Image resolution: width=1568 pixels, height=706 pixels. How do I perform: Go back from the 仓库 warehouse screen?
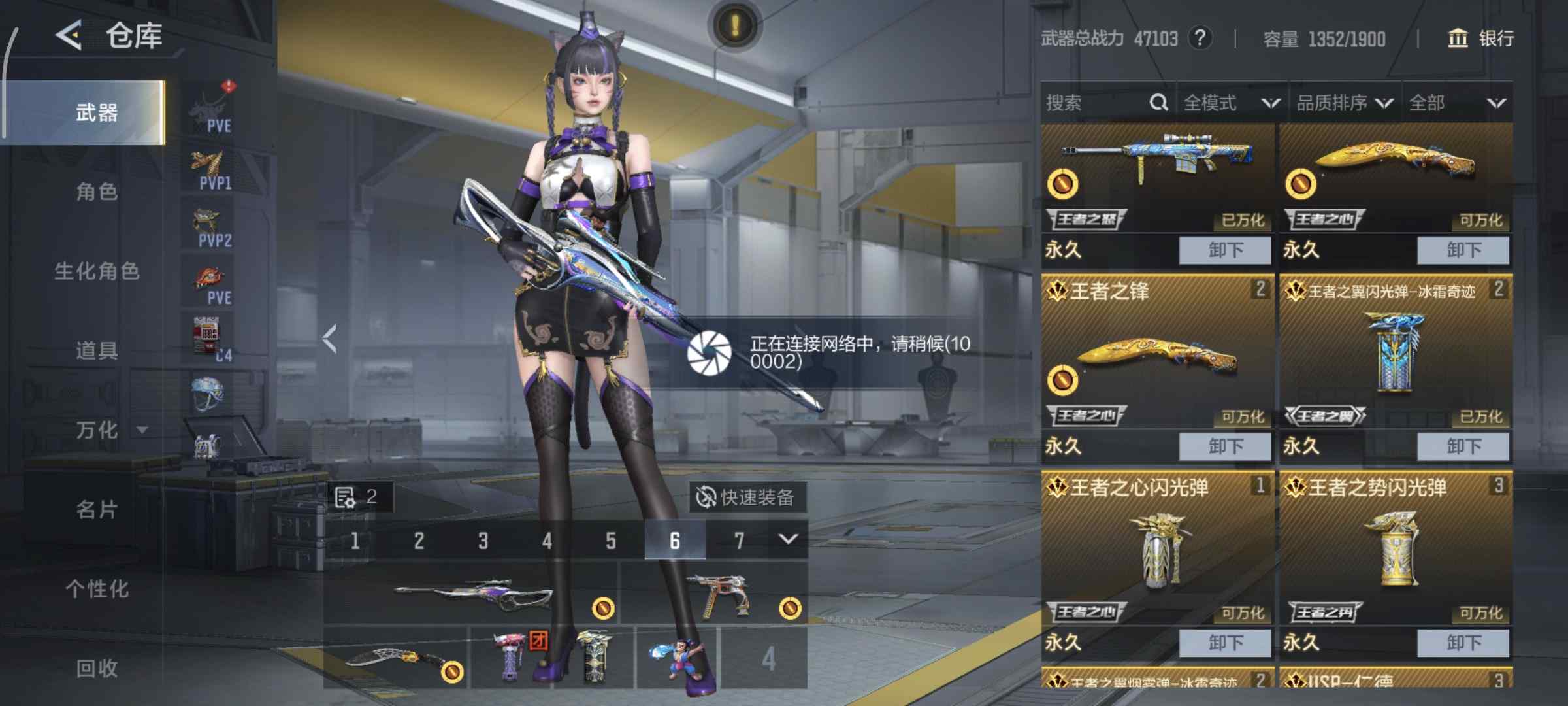[69, 35]
